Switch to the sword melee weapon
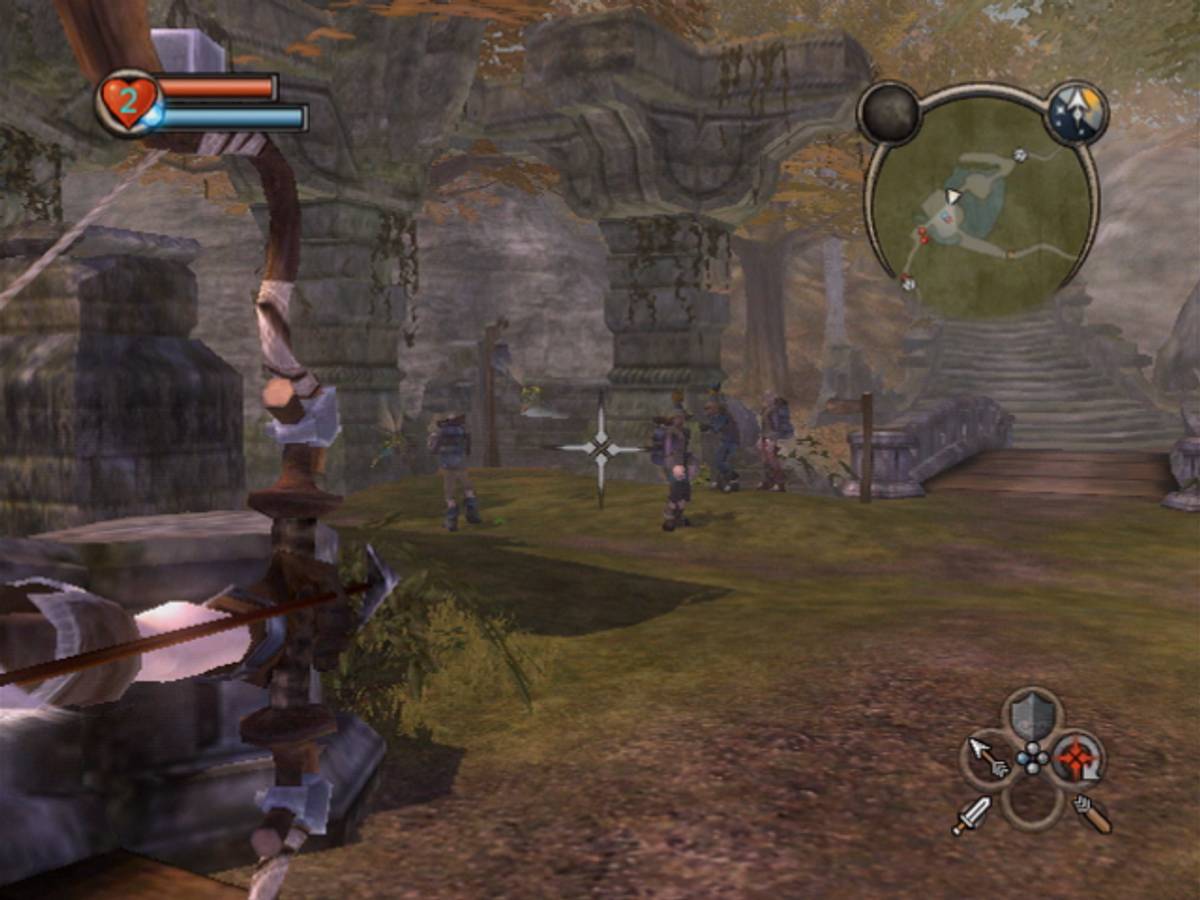Viewport: 1200px width, 900px height. pos(970,815)
